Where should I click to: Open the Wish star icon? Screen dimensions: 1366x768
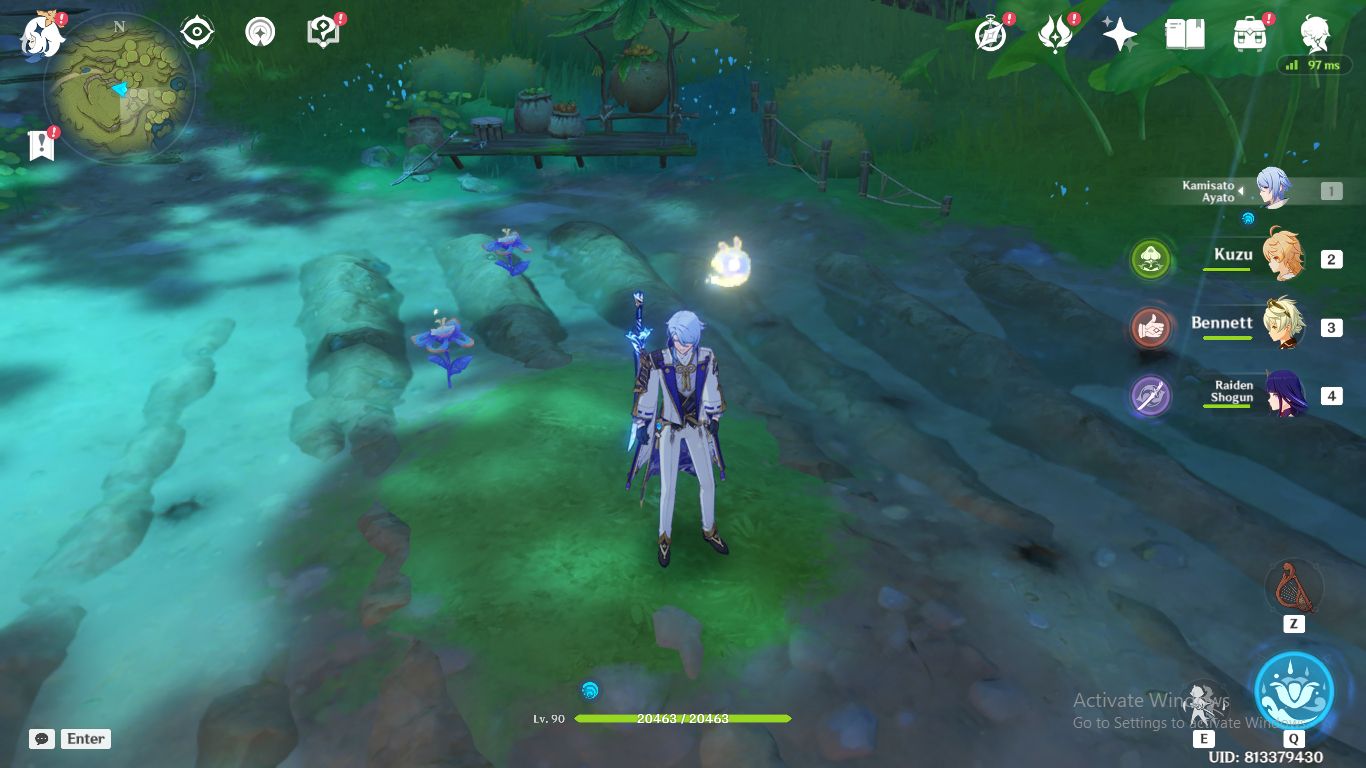coord(1119,32)
